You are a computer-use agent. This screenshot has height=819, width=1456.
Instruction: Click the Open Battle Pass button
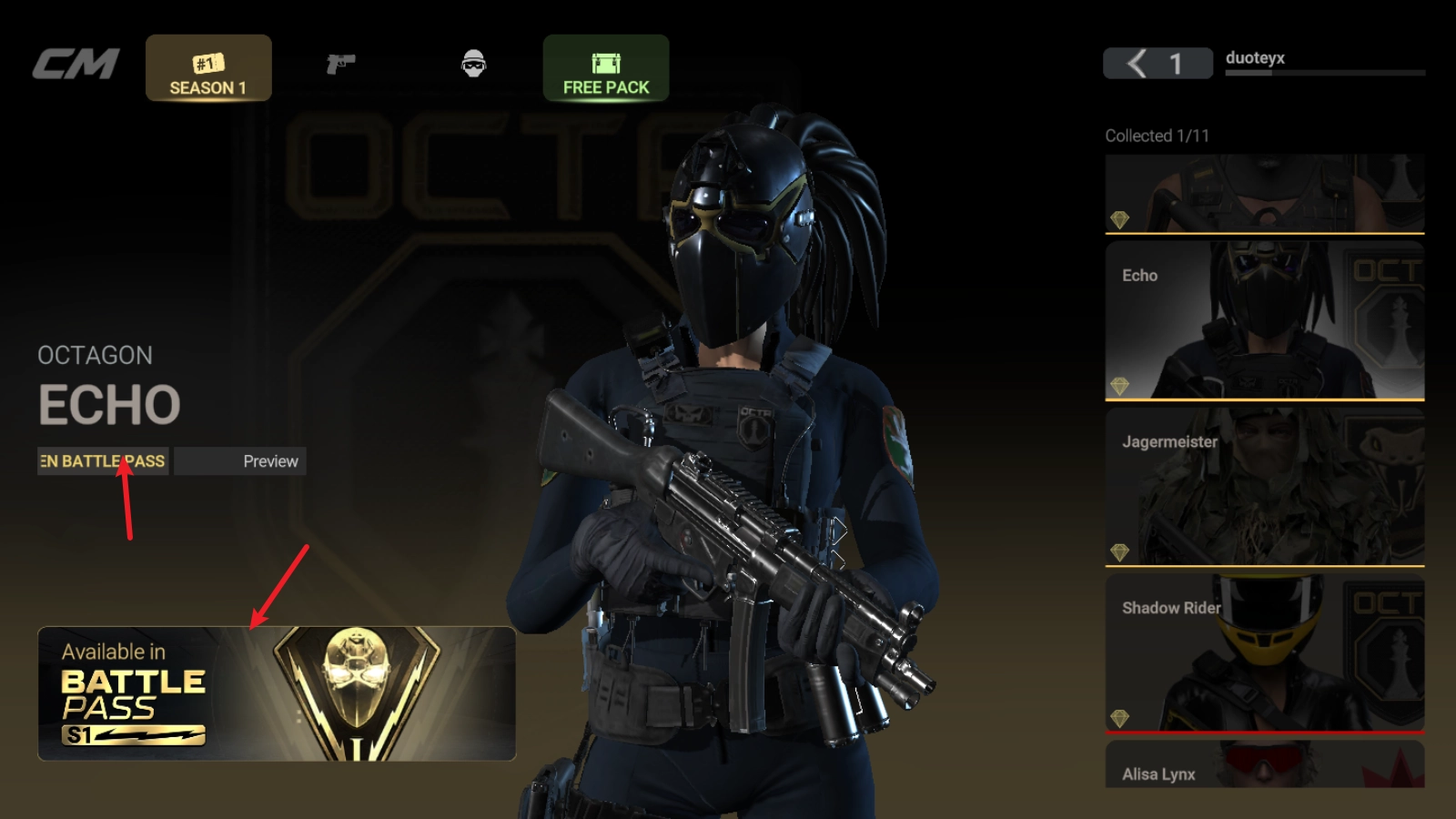103,461
